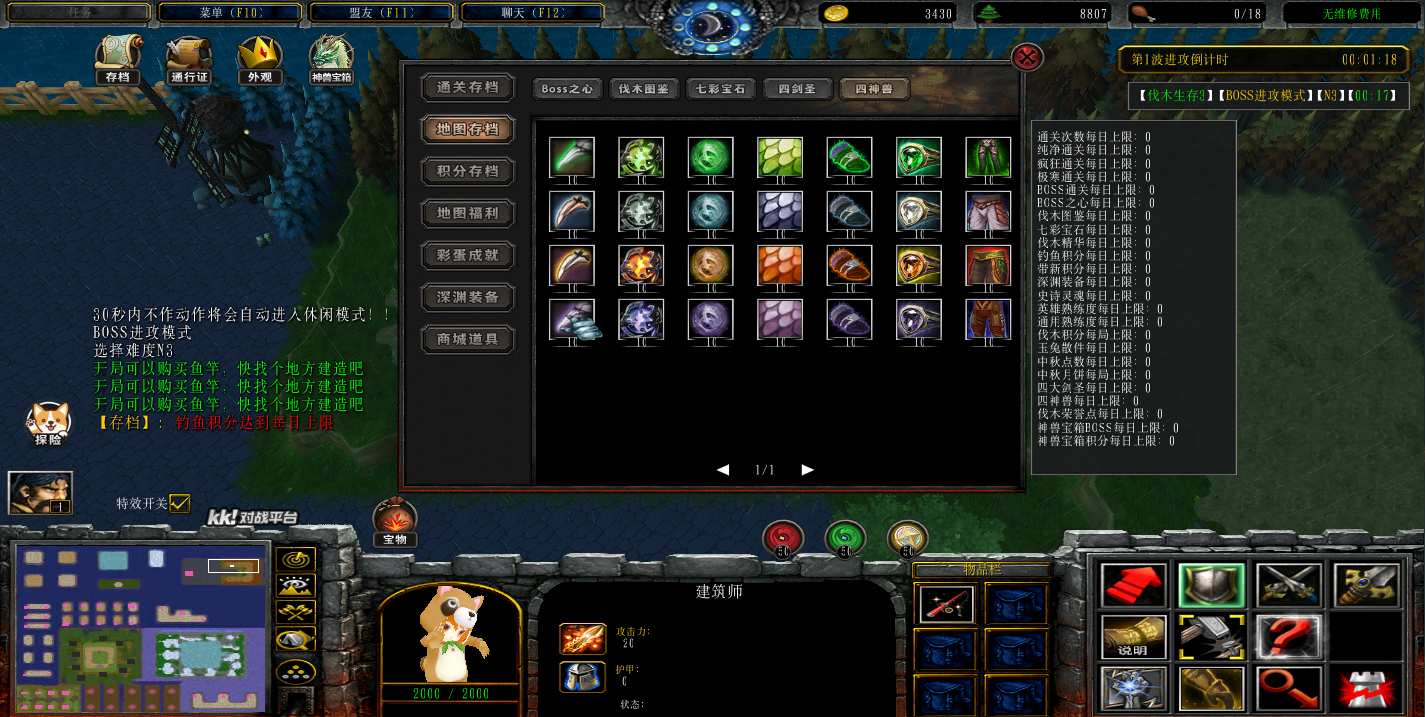
Task: Open the 商城道具 section
Action: (468, 339)
